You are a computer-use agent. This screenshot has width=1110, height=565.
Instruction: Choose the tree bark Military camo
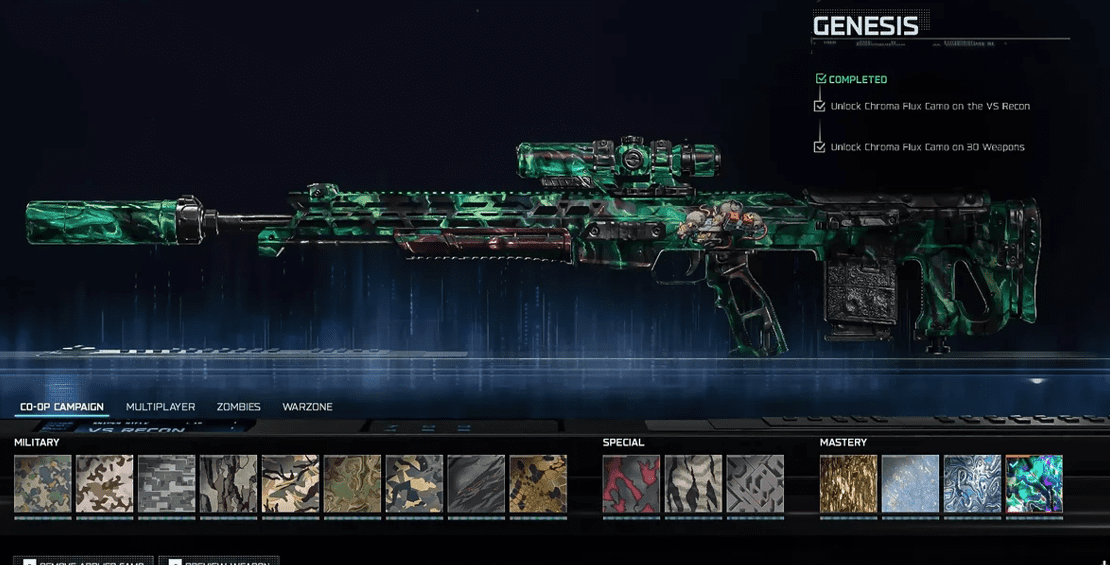(x=229, y=484)
